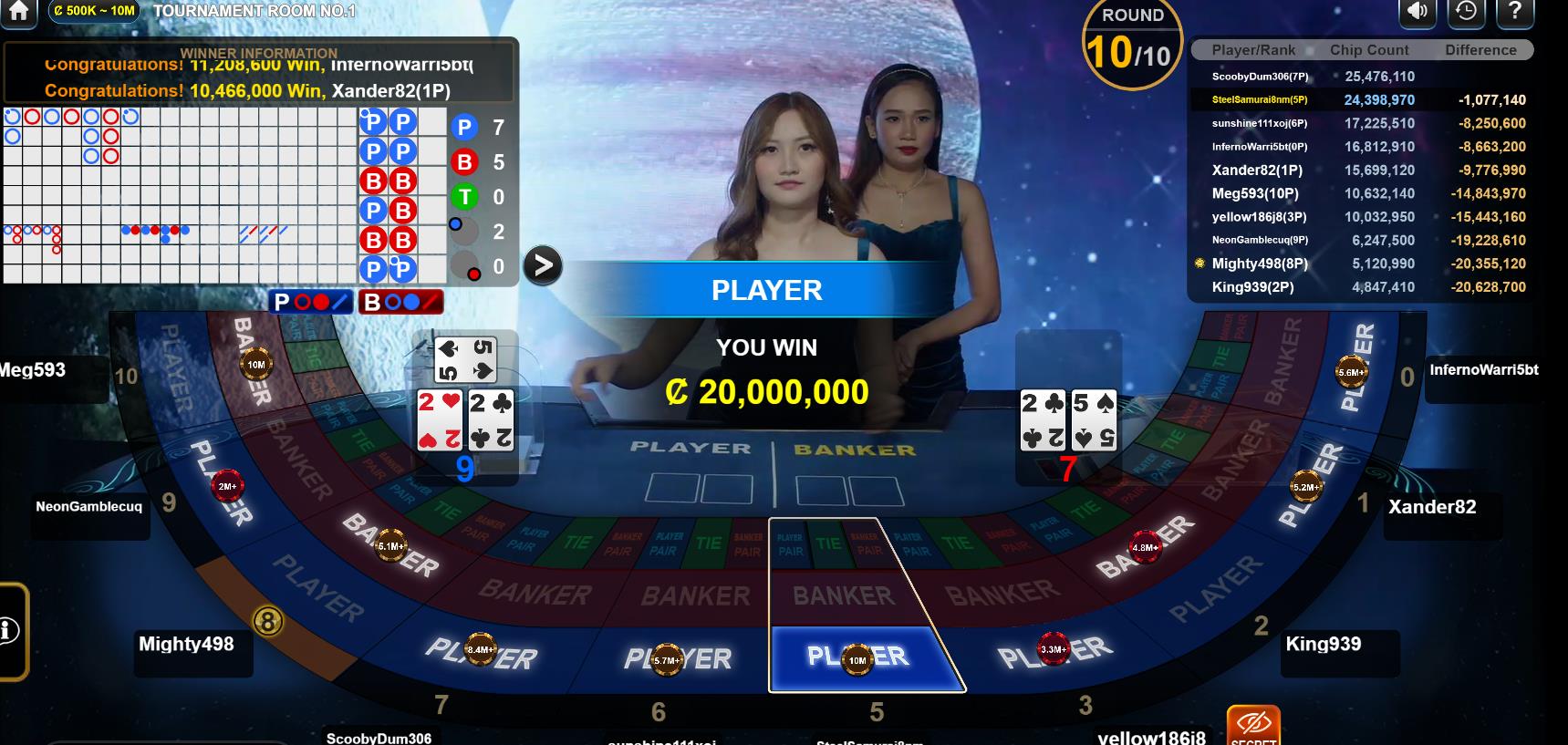
Task: Toggle the Secret bet button
Action: [1253, 727]
